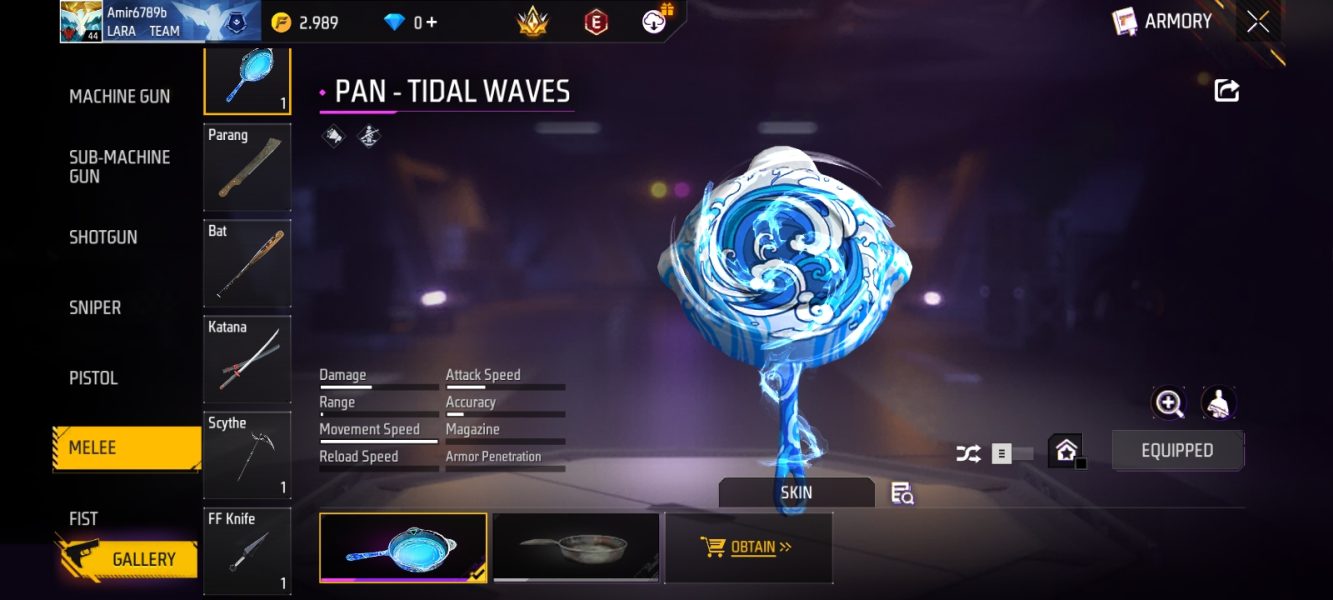Choose the Sniper category
This screenshot has height=600, width=1333.
(95, 308)
